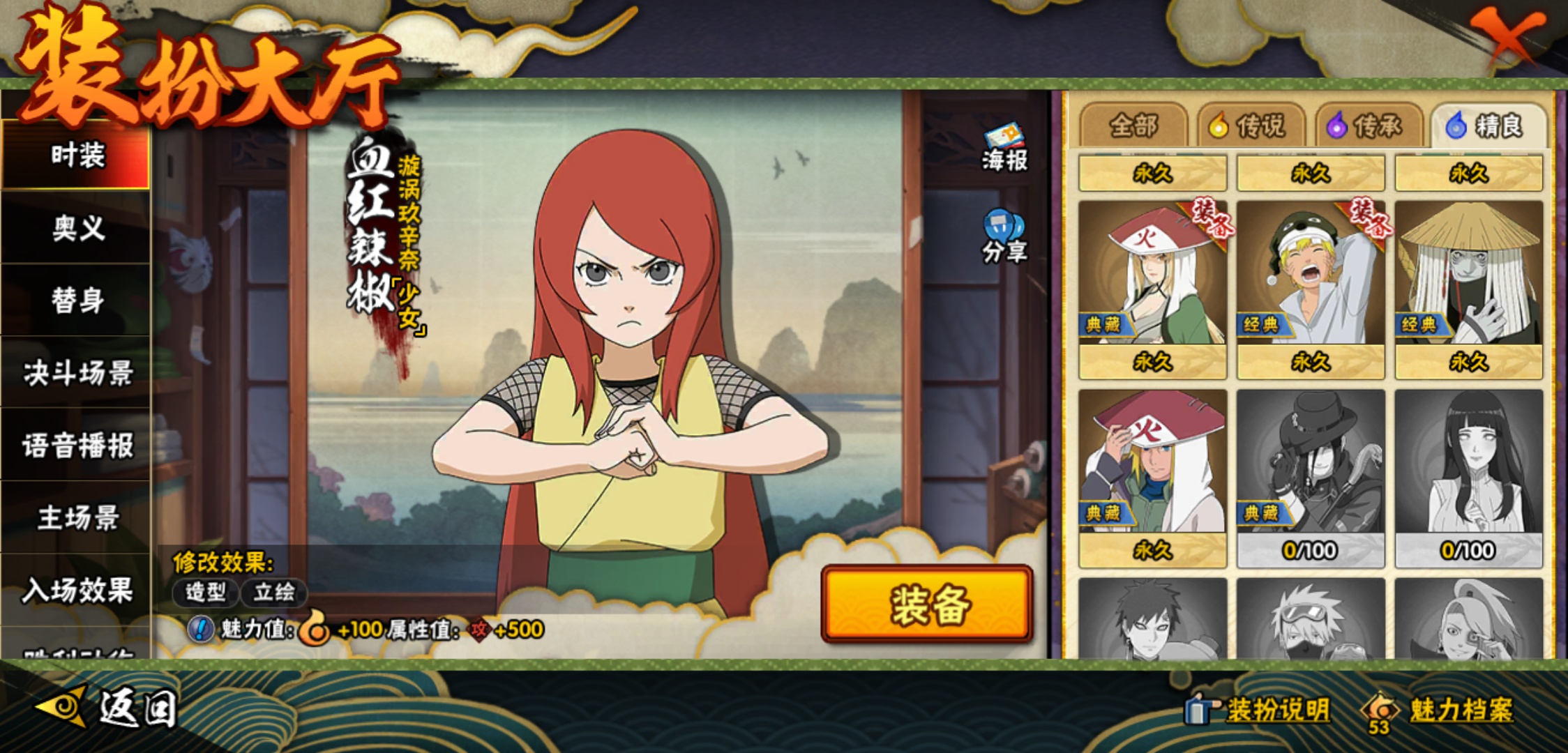Close the costume hall with the X

tap(1506, 35)
